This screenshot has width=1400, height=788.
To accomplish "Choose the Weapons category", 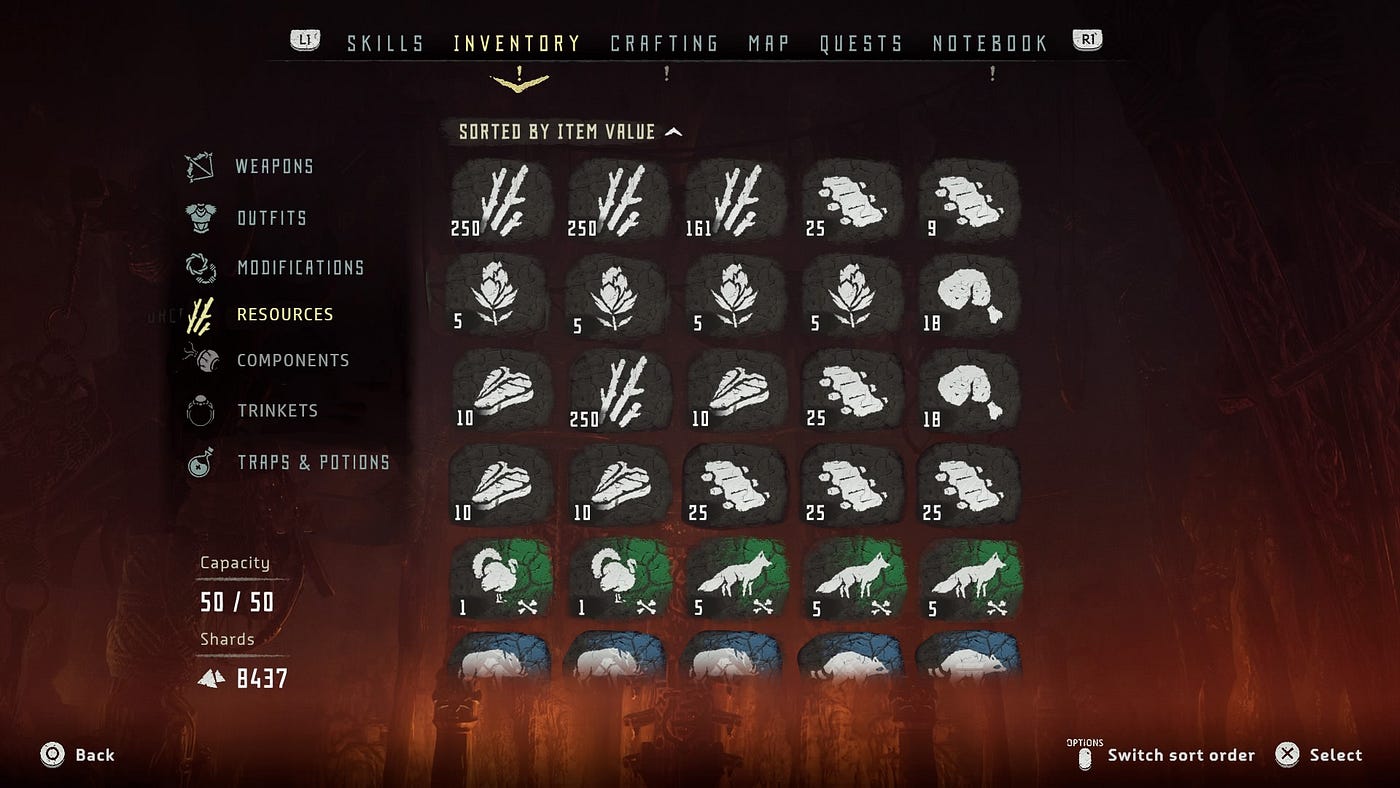I will click(x=274, y=167).
